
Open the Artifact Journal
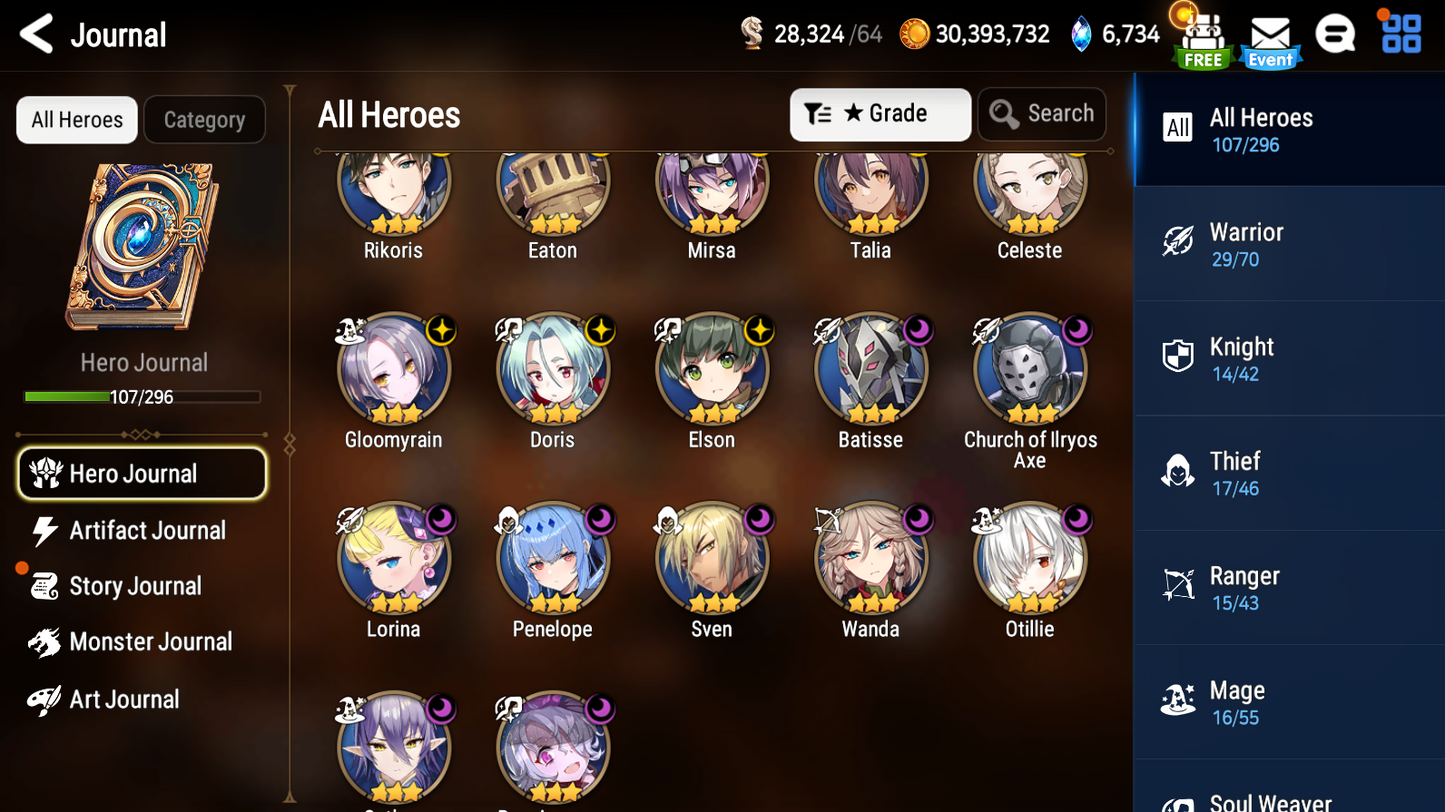[146, 530]
